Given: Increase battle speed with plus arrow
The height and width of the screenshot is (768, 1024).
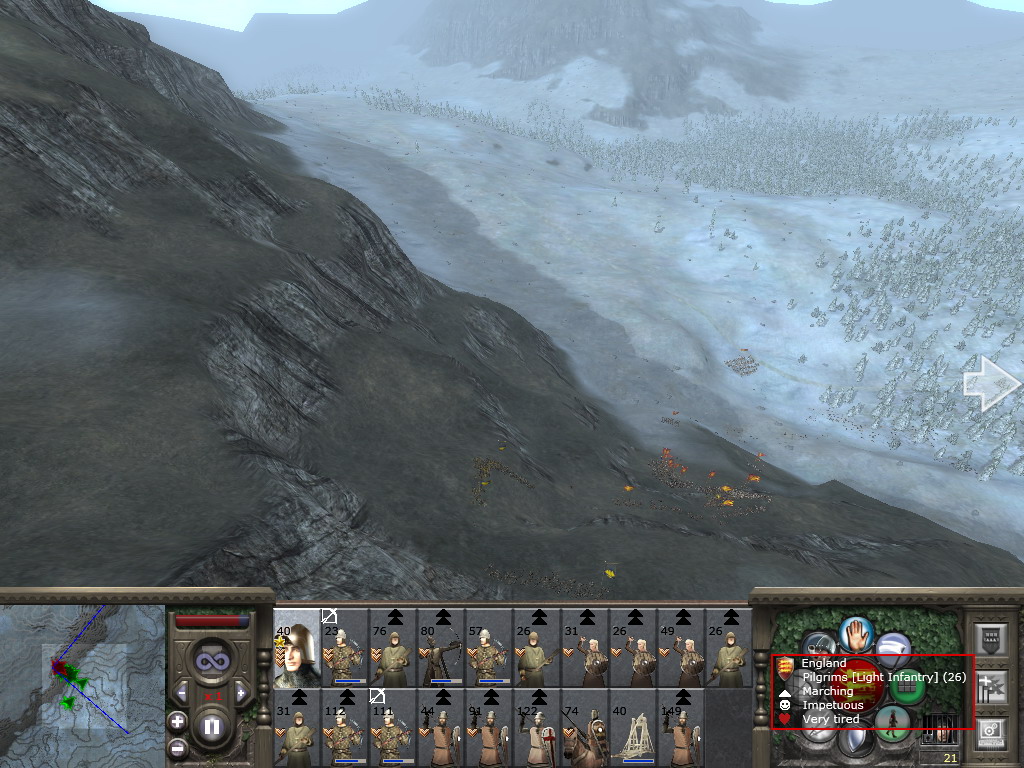Looking at the screenshot, I should 239,692.
